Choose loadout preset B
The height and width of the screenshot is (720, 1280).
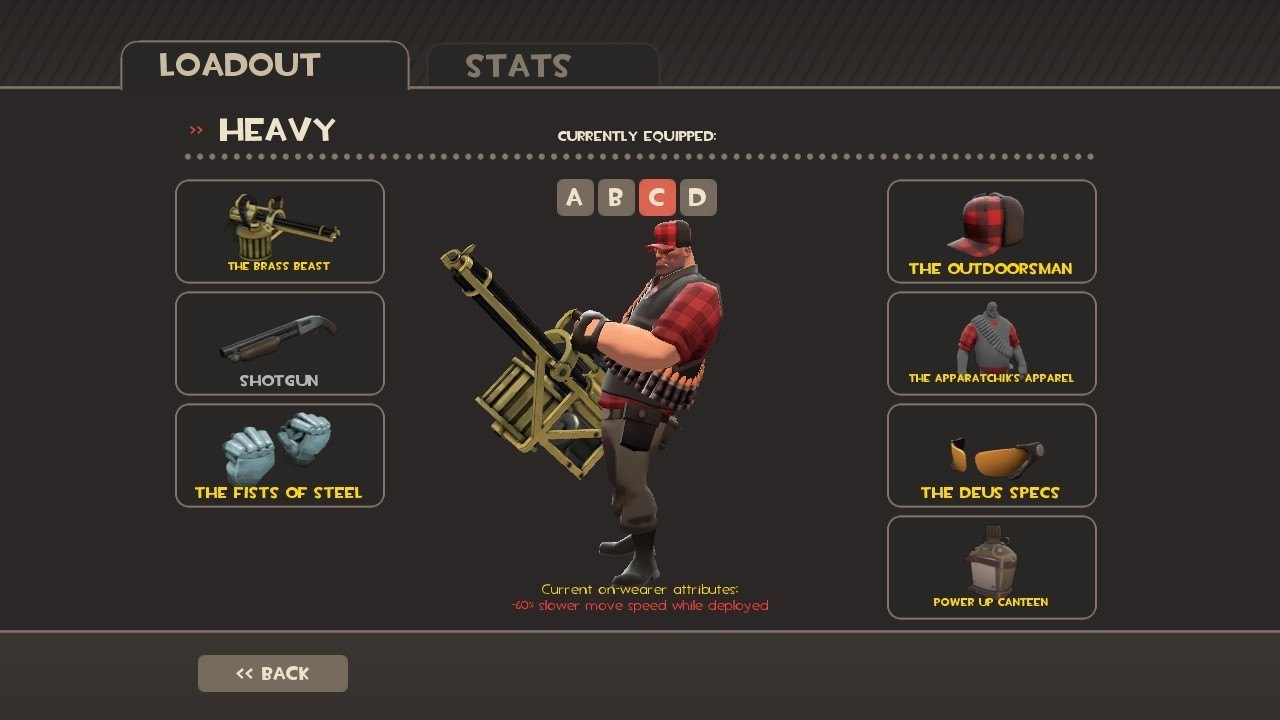click(615, 198)
